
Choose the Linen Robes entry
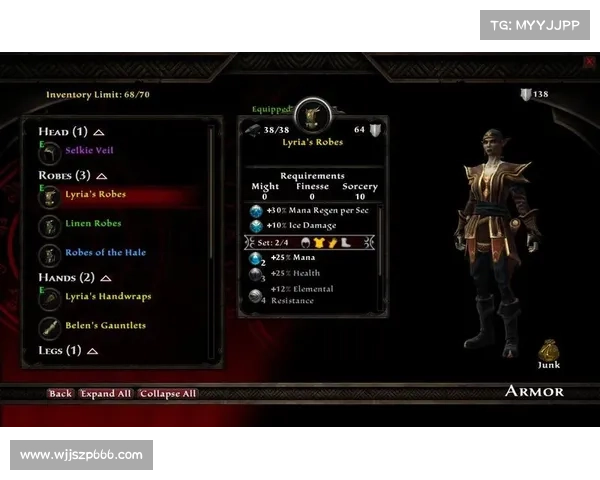point(93,223)
